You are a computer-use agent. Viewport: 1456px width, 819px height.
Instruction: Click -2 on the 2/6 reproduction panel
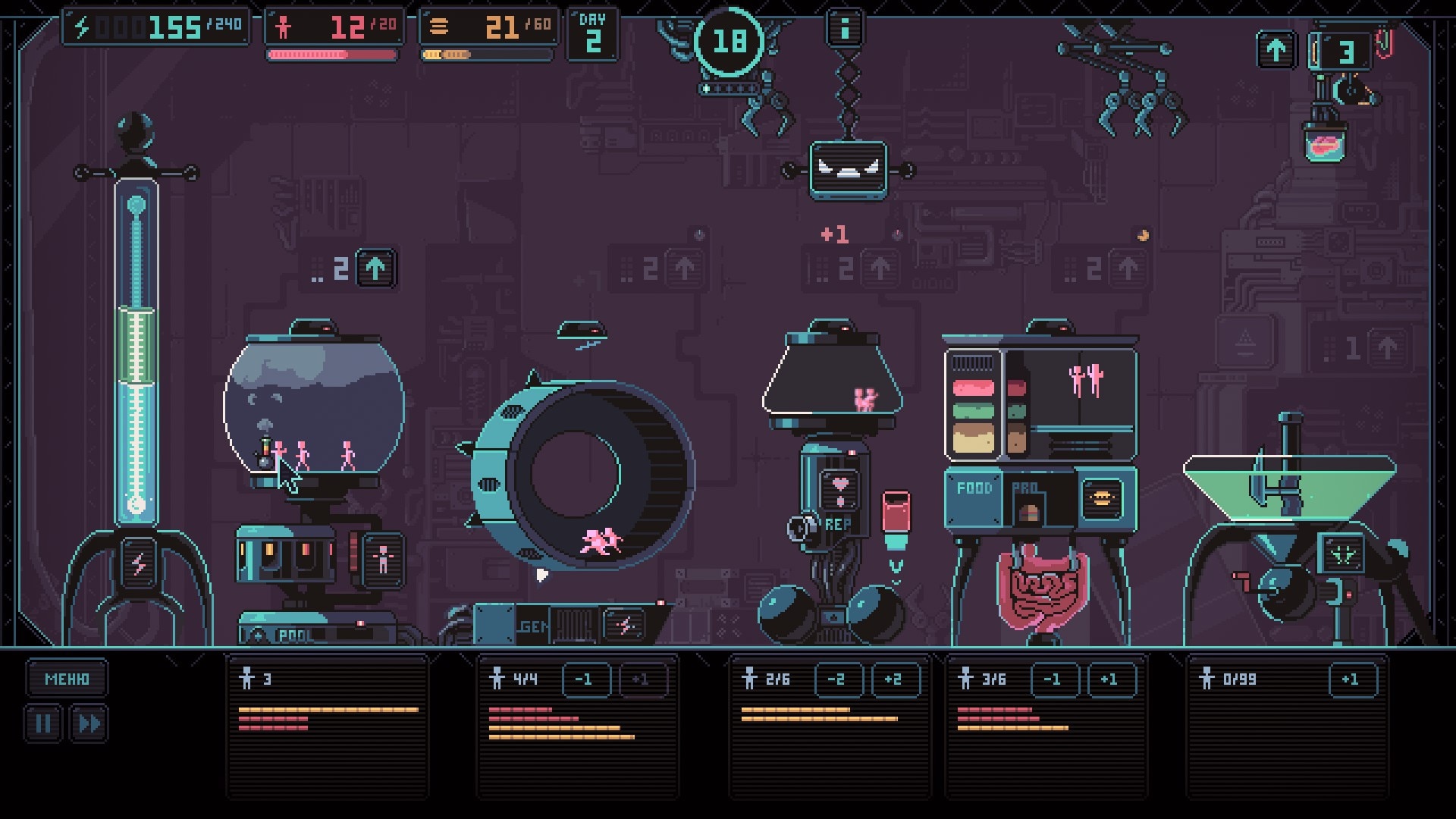837,679
